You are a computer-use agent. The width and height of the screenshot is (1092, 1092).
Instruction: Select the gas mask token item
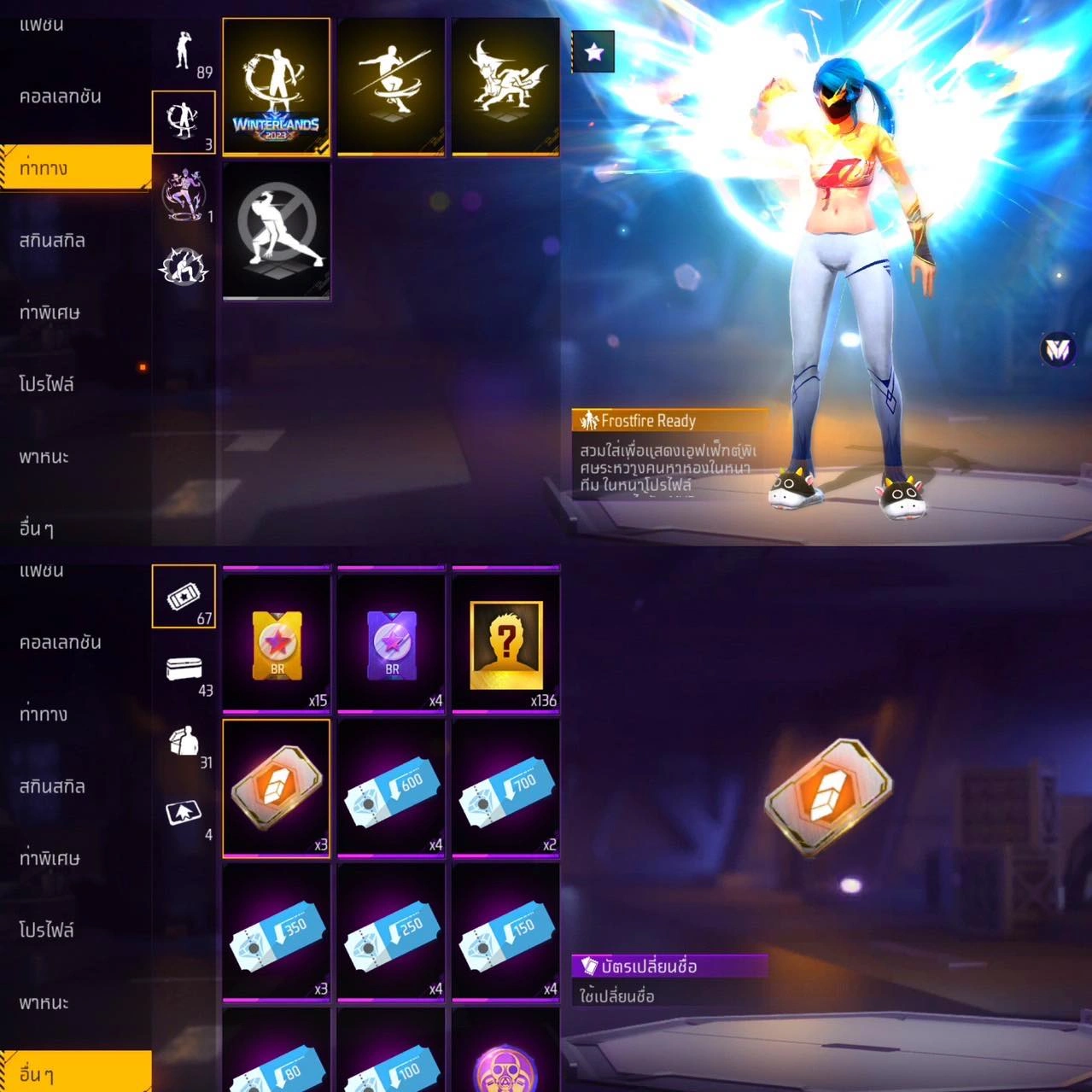[505, 1065]
